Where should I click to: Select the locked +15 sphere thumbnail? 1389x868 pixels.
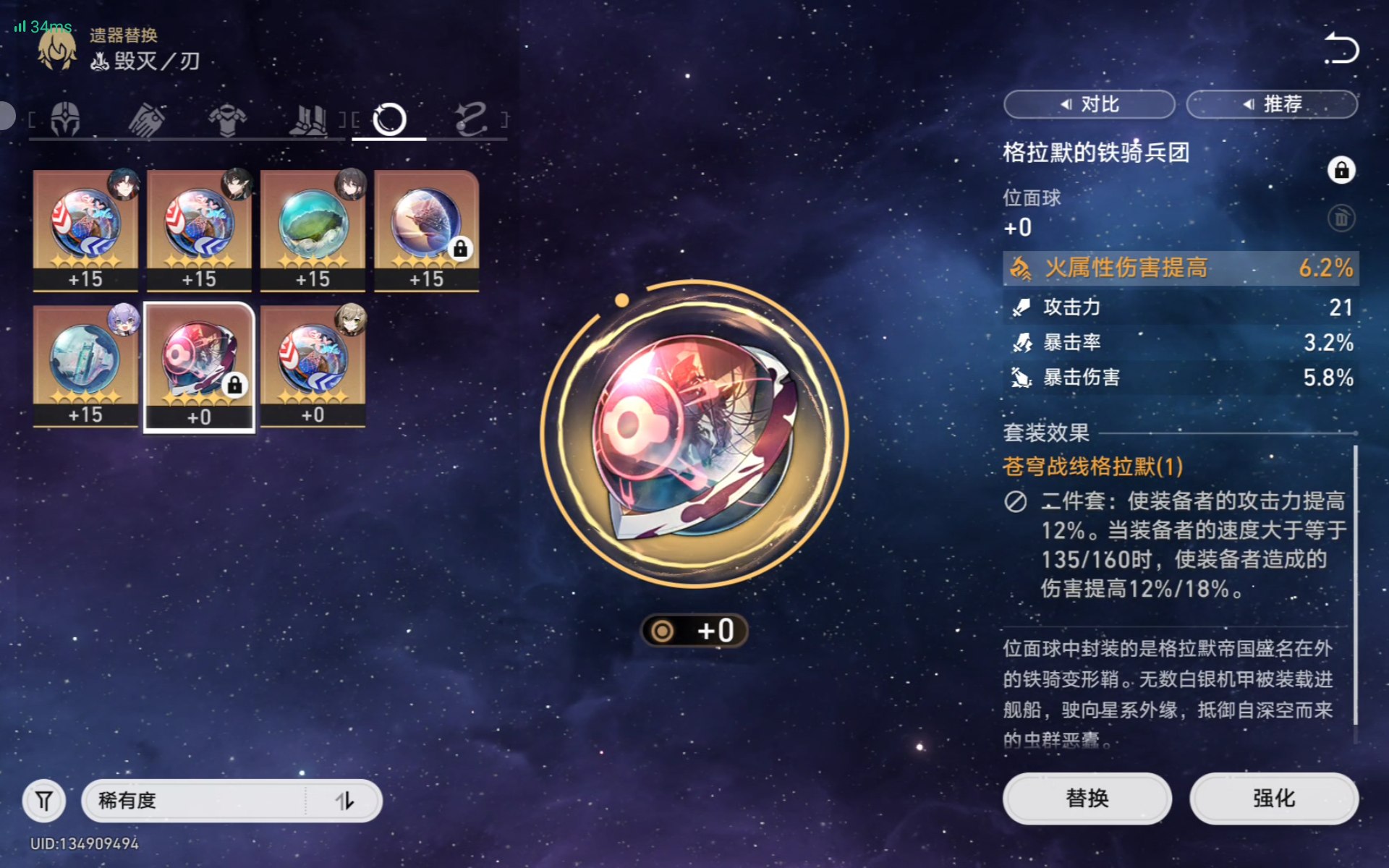tap(427, 230)
